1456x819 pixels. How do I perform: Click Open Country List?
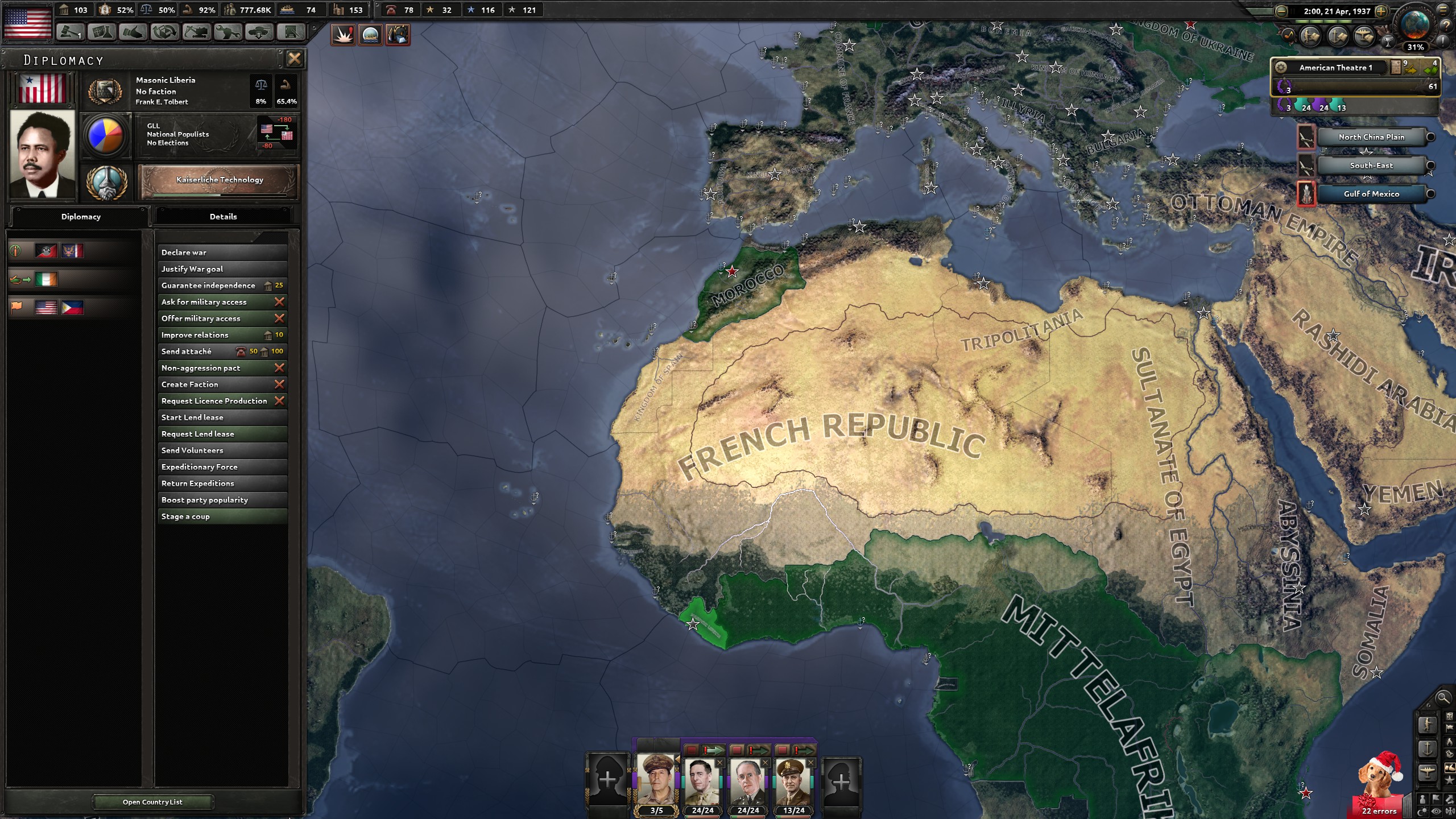152,802
